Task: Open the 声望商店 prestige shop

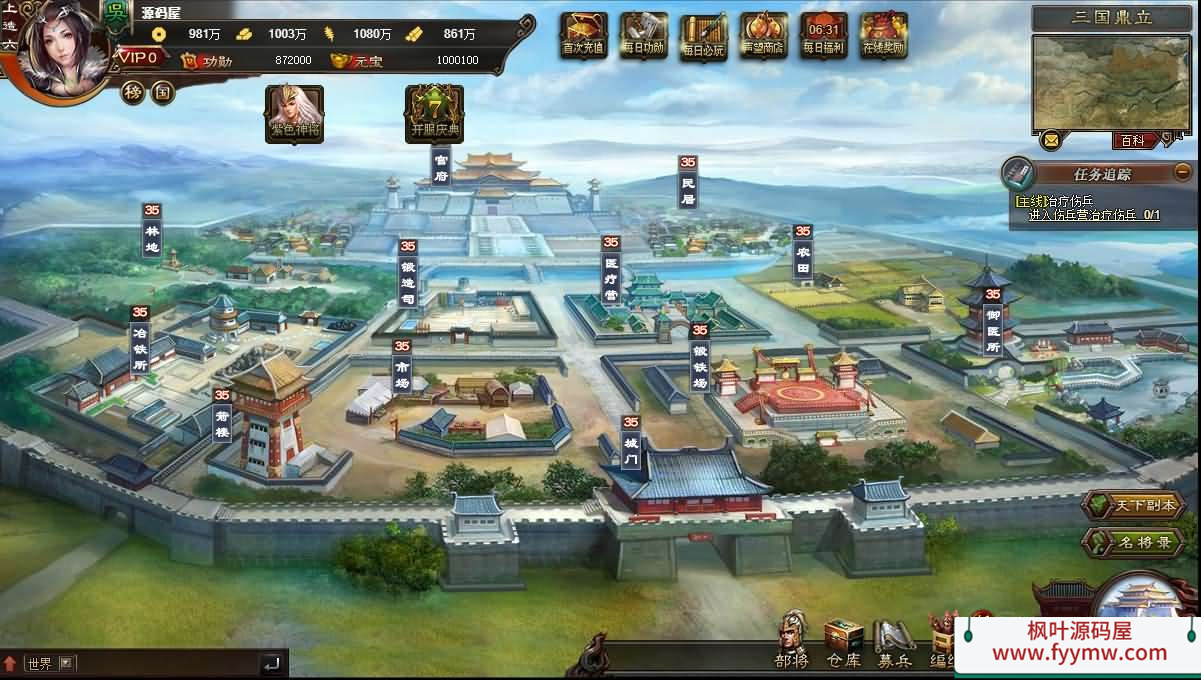Action: (764, 36)
